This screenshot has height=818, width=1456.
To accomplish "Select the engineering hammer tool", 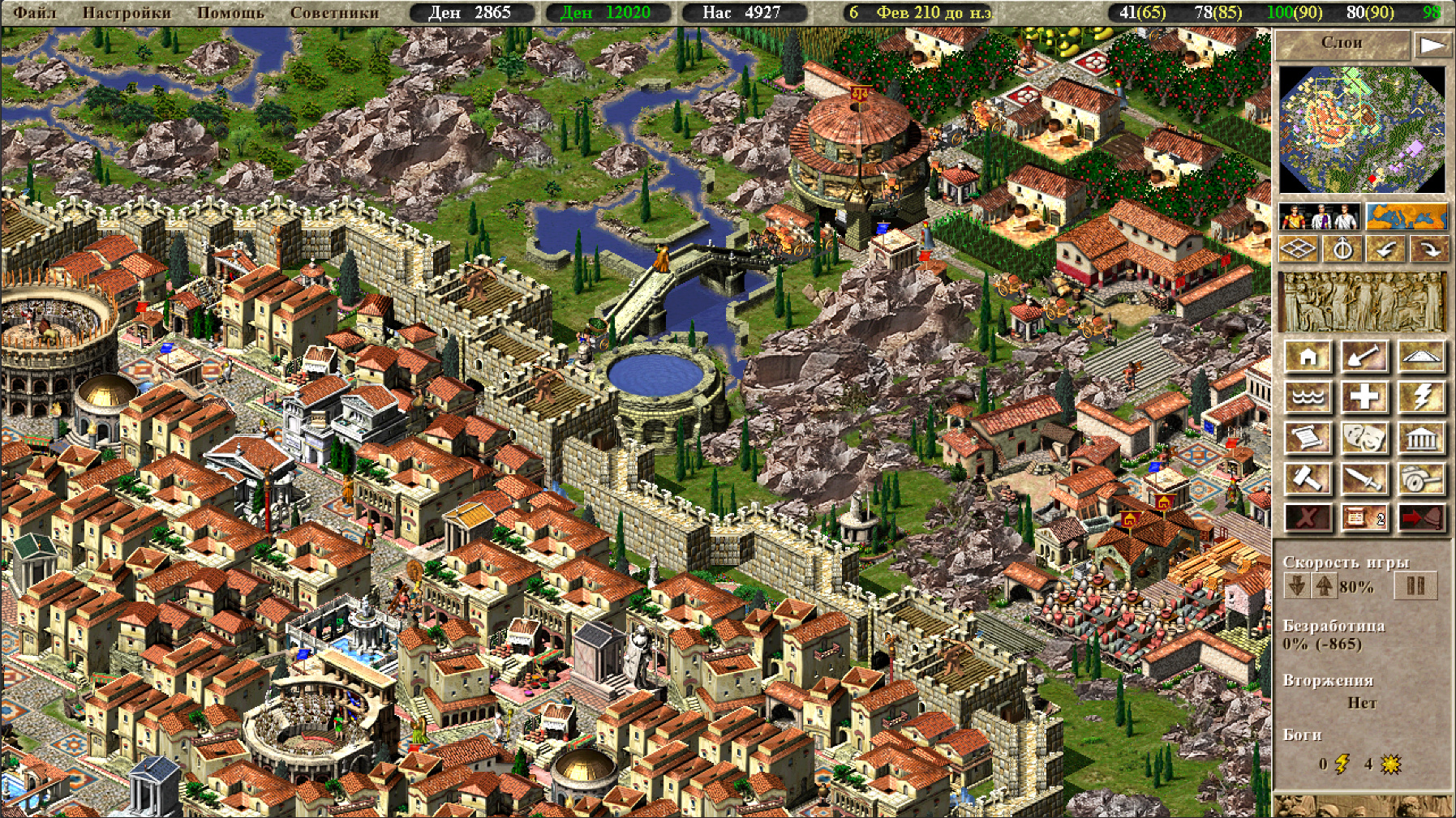I will coord(1308,478).
